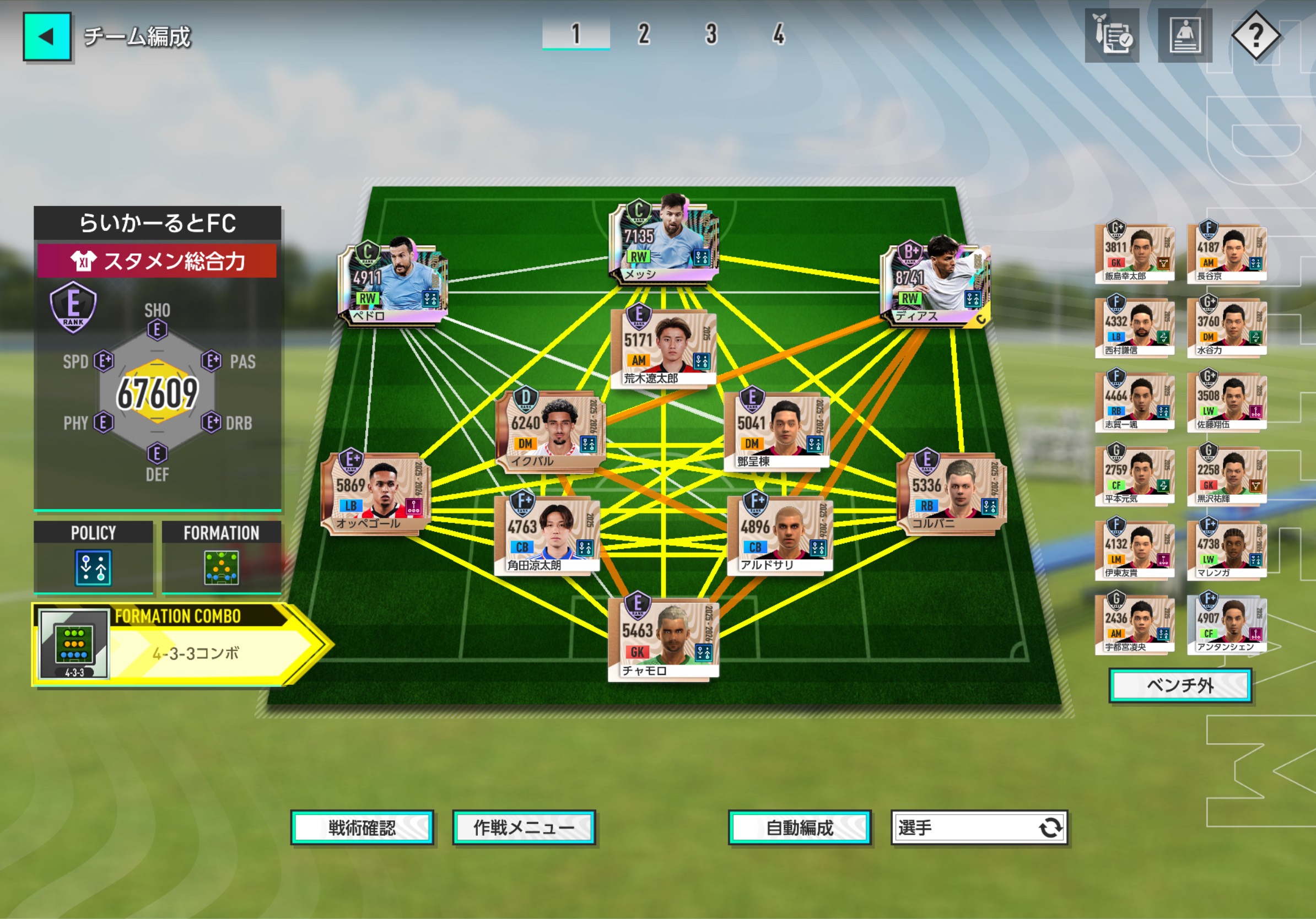
Task: Open the ベンチ外 reserves list
Action: [1180, 685]
